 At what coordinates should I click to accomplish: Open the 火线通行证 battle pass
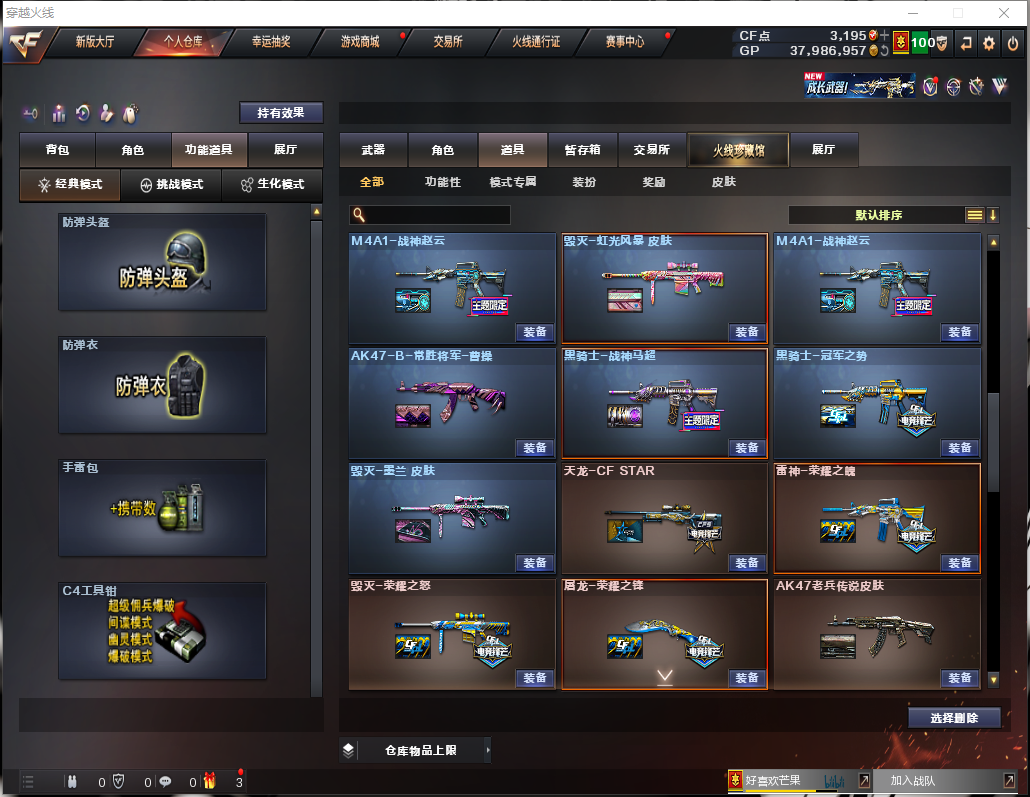point(536,42)
